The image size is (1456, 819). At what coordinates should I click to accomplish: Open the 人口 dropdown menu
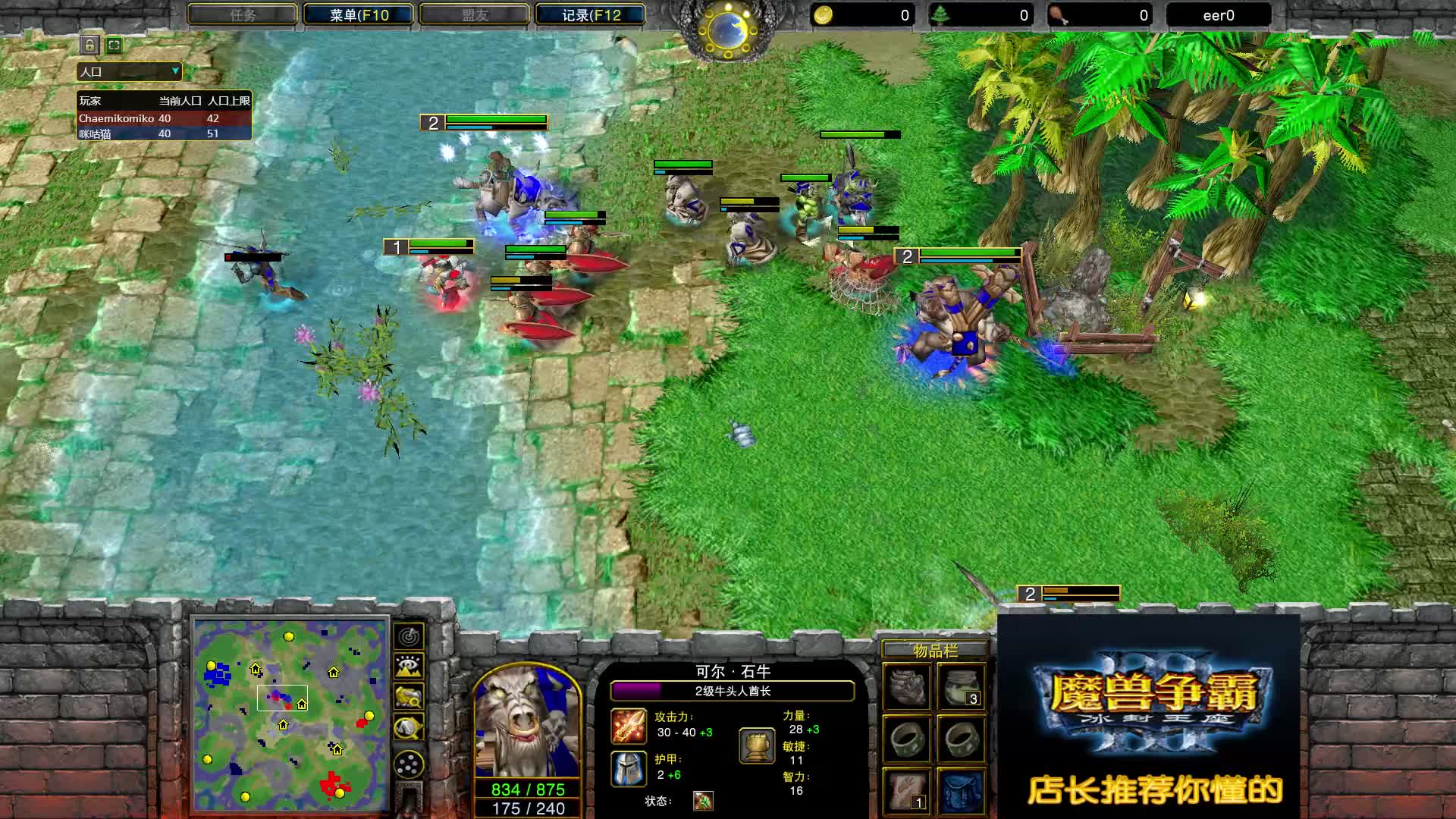click(129, 71)
